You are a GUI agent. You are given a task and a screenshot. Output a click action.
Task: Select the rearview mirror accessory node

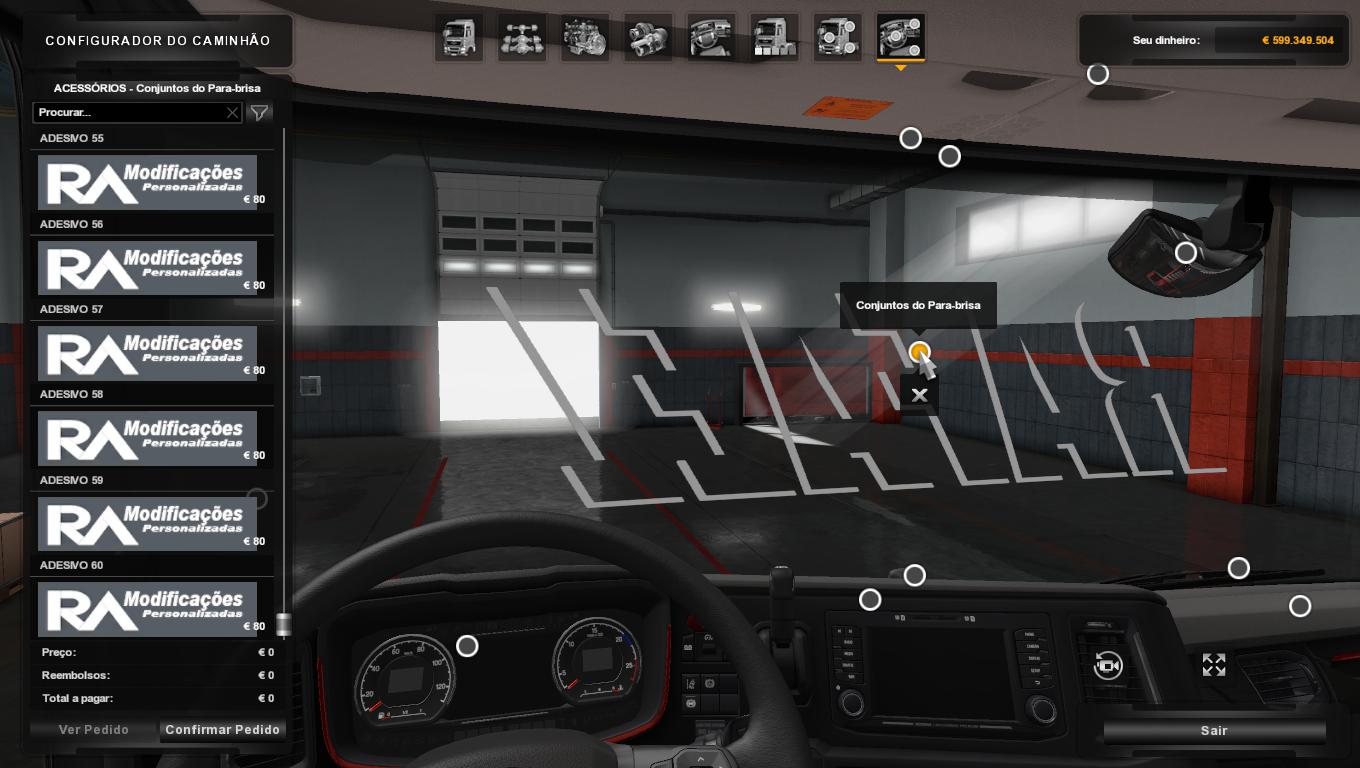(1186, 253)
